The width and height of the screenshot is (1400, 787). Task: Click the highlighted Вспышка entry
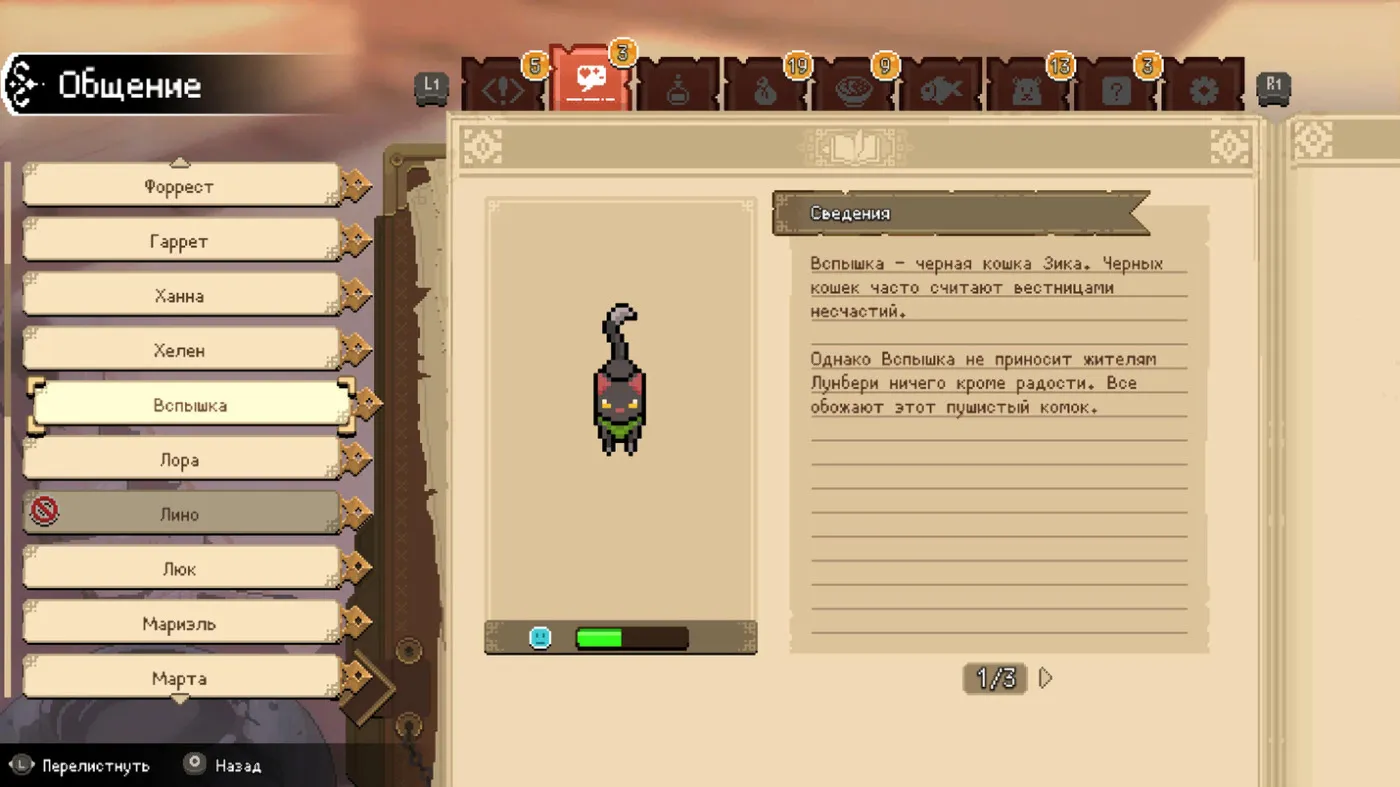click(190, 405)
